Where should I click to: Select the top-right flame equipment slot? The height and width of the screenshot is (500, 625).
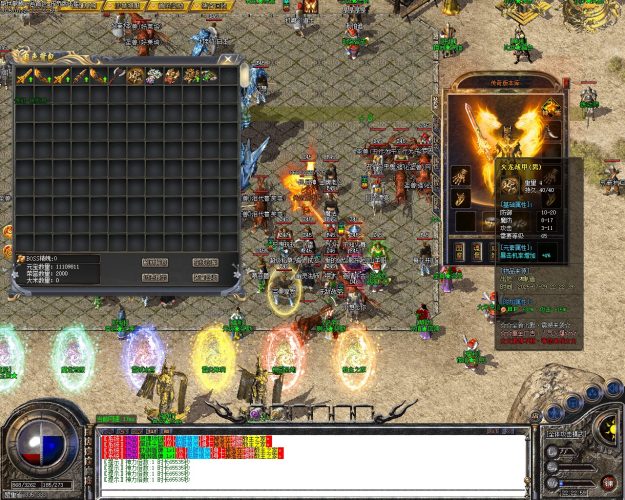pyautogui.click(x=550, y=104)
